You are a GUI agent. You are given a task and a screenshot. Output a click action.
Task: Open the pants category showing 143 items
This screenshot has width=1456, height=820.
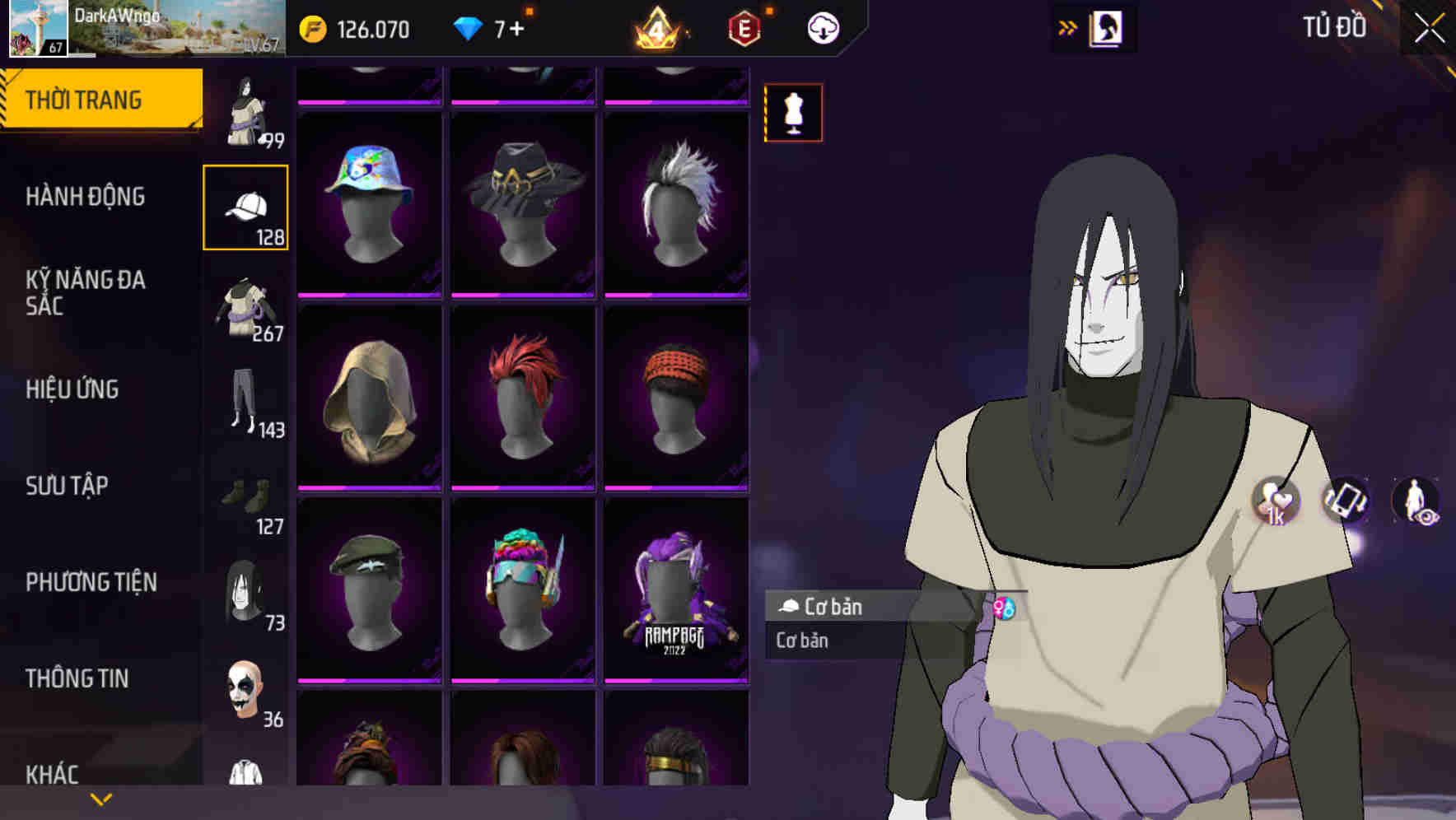tap(245, 403)
